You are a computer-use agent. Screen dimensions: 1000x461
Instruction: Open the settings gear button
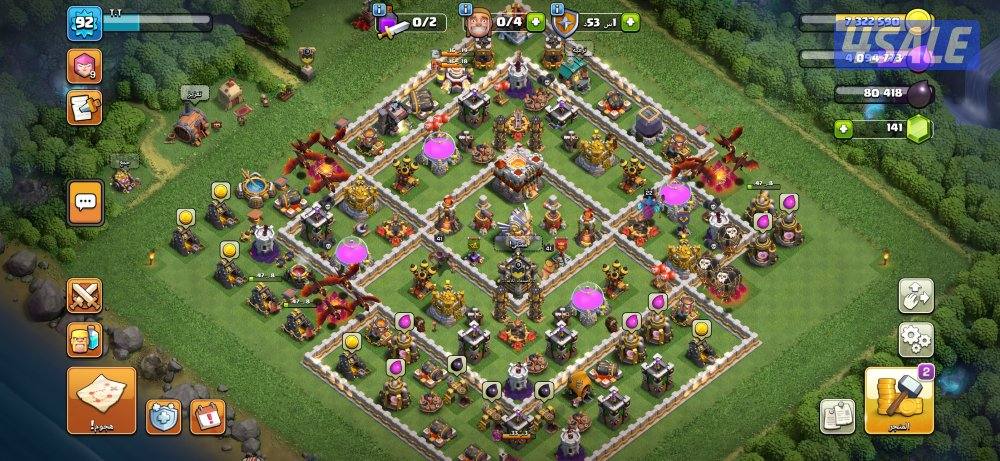coord(915,339)
